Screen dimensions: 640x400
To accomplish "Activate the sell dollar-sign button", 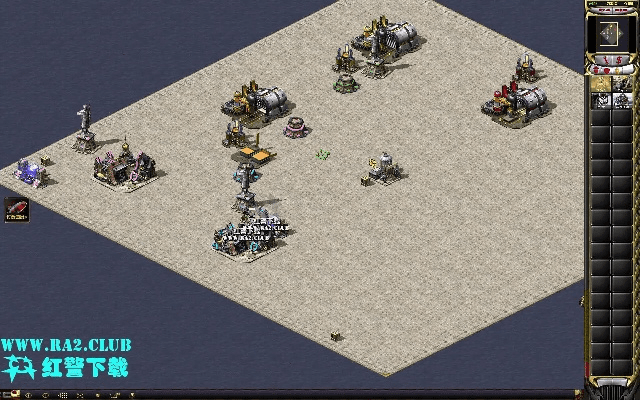I will pos(619,62).
